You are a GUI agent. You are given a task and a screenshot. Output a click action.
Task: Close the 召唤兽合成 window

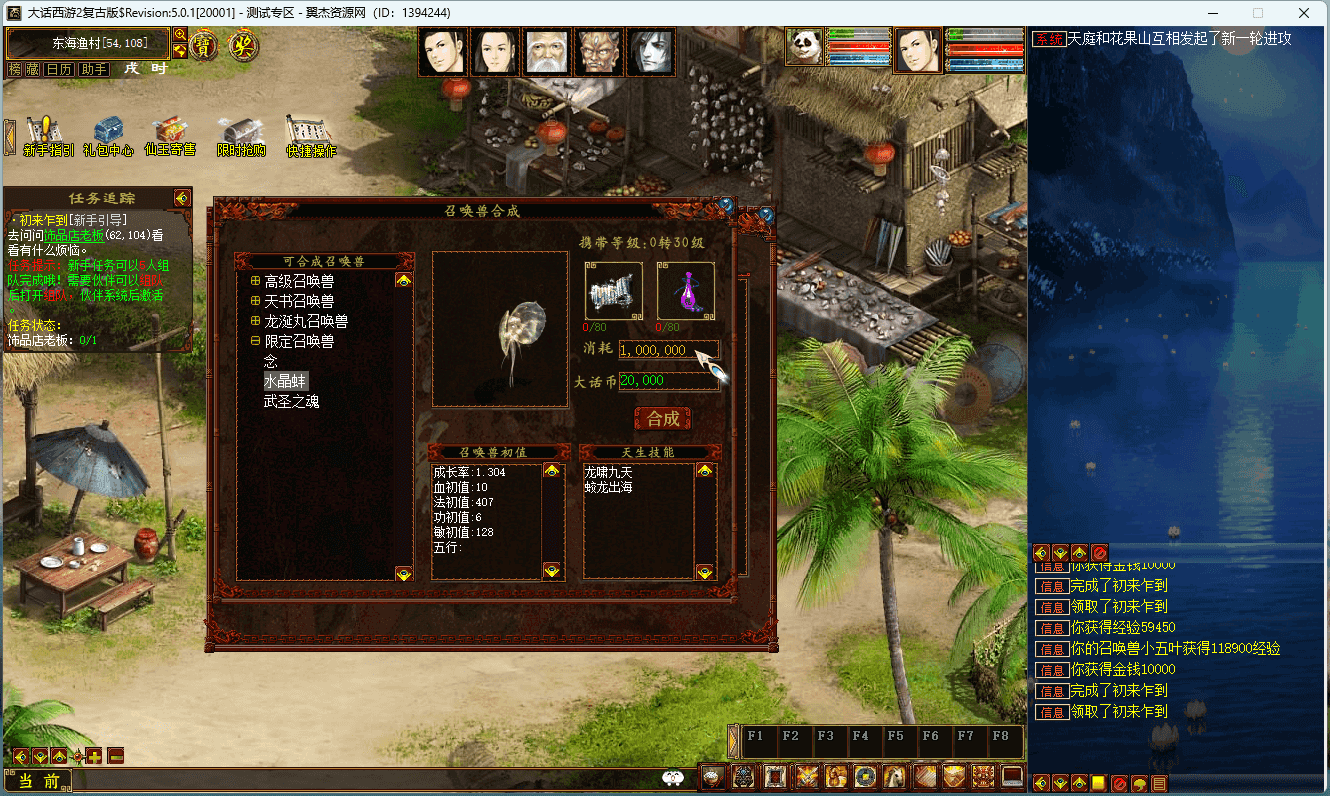(726, 205)
